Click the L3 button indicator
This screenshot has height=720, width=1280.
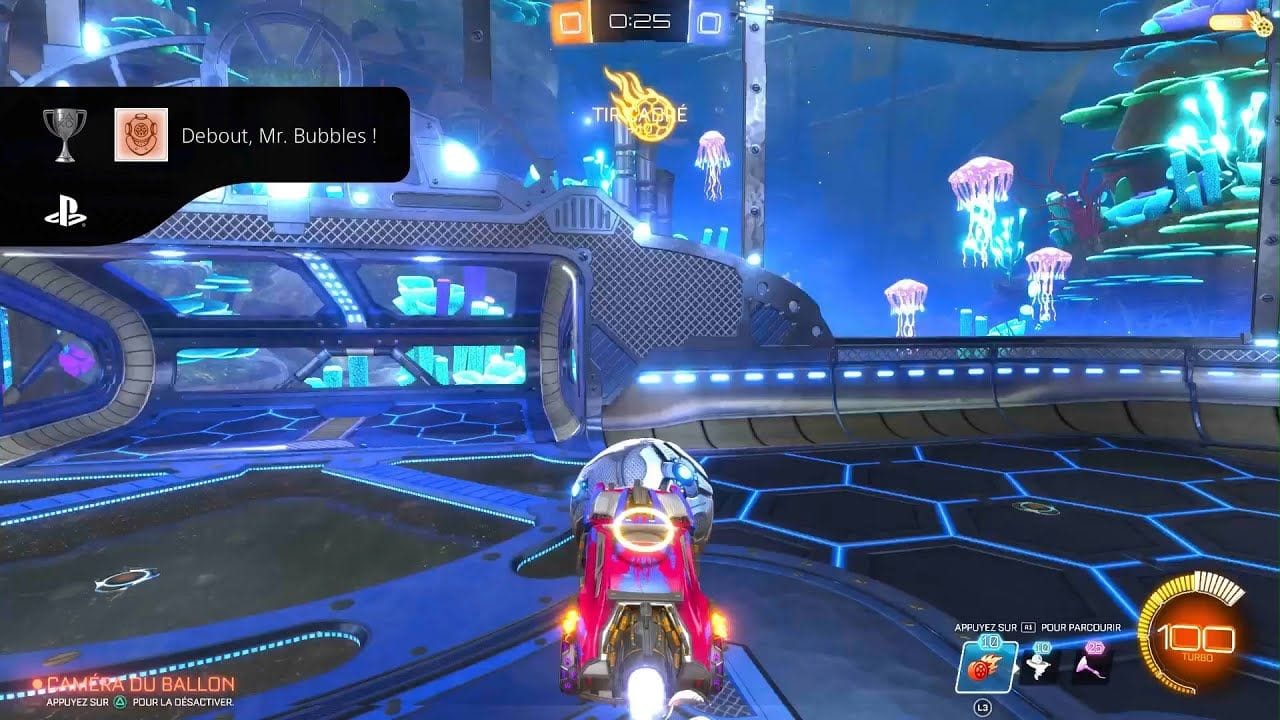pyautogui.click(x=983, y=706)
